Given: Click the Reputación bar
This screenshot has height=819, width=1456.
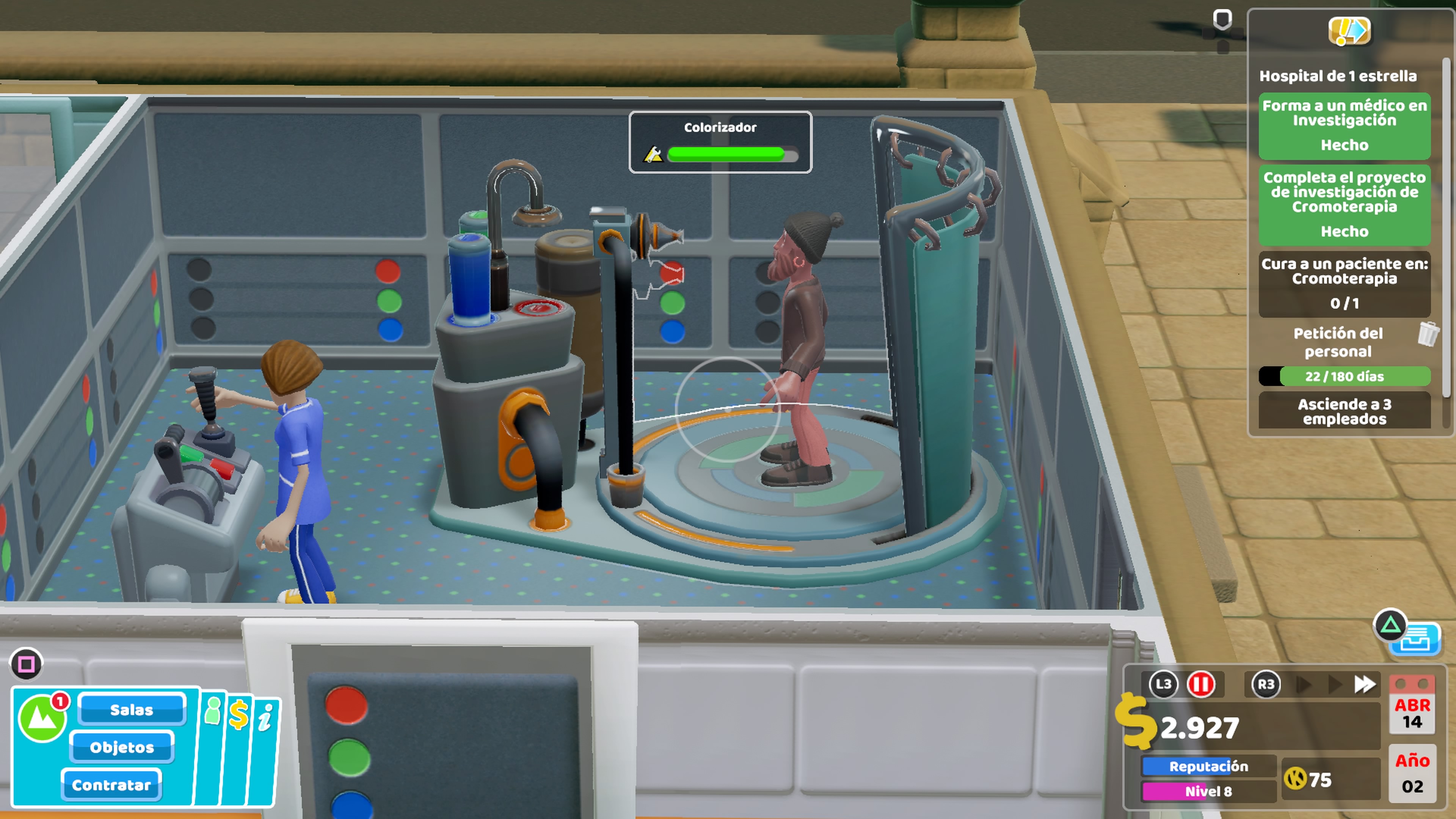Looking at the screenshot, I should pos(1208,766).
